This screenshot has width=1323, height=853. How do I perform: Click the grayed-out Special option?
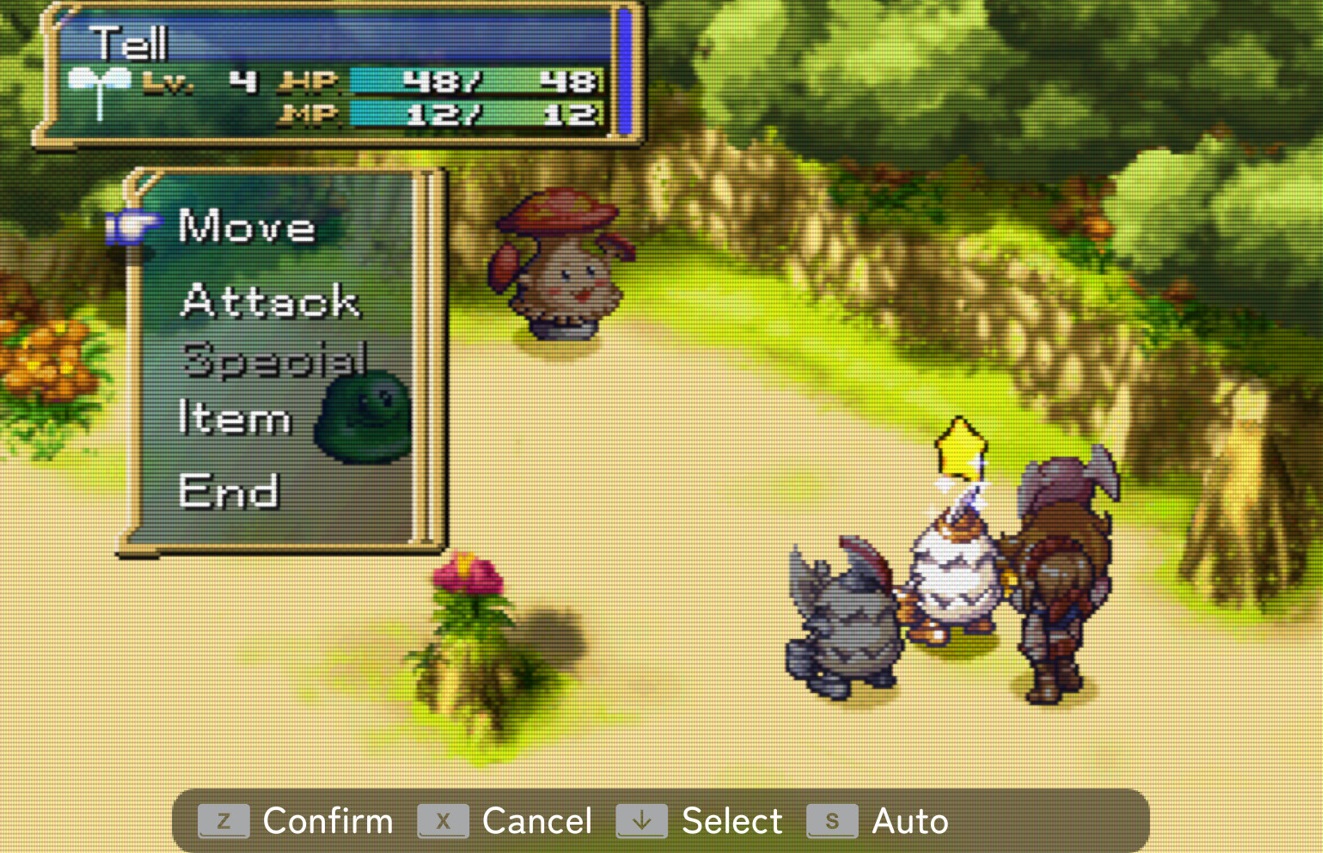pos(274,360)
